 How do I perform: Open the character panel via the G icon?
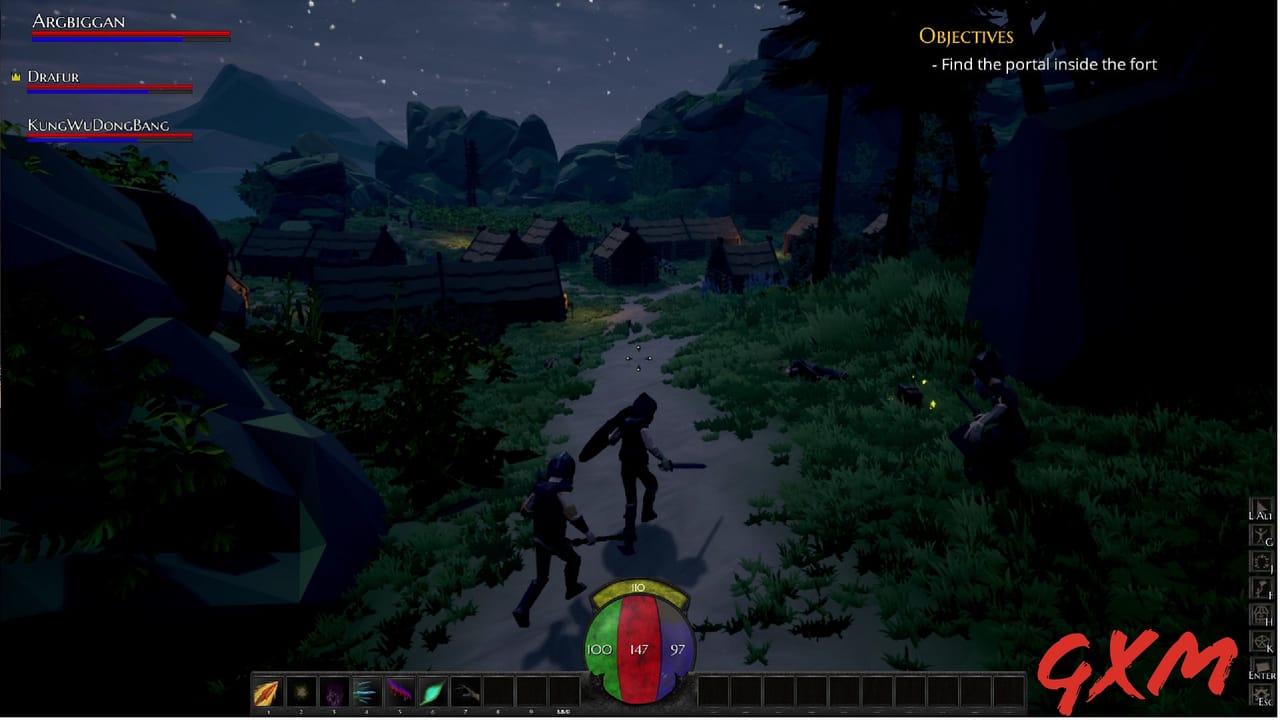(x=399, y=691)
